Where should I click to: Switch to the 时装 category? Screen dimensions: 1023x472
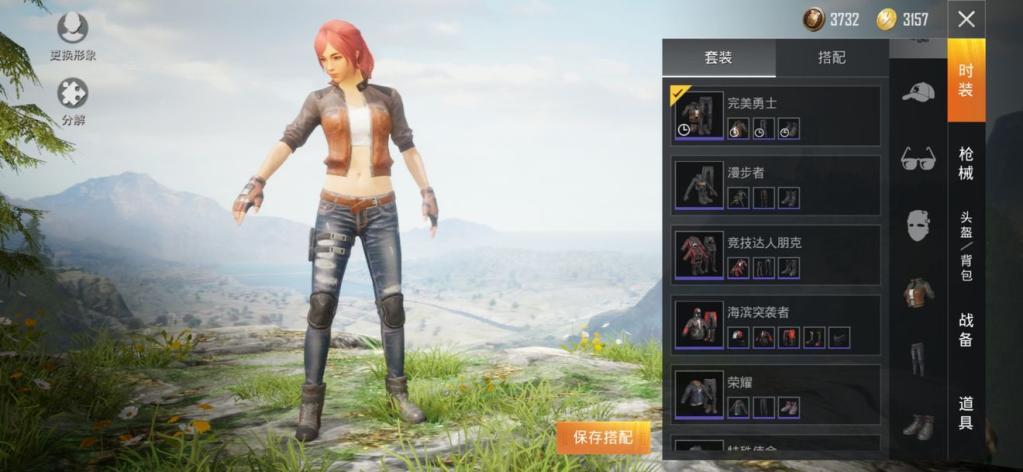966,81
